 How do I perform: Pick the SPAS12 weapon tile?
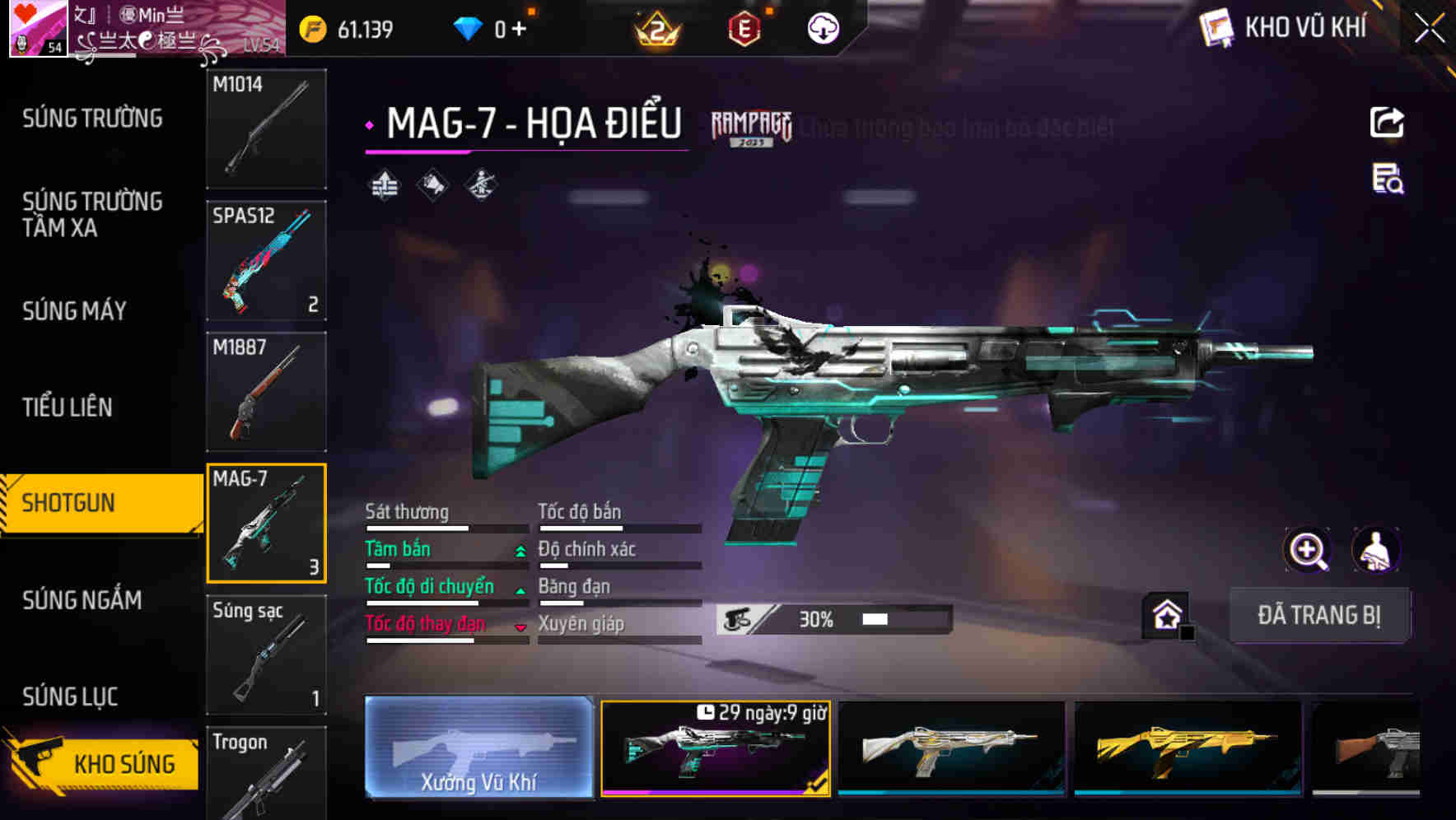(x=266, y=260)
